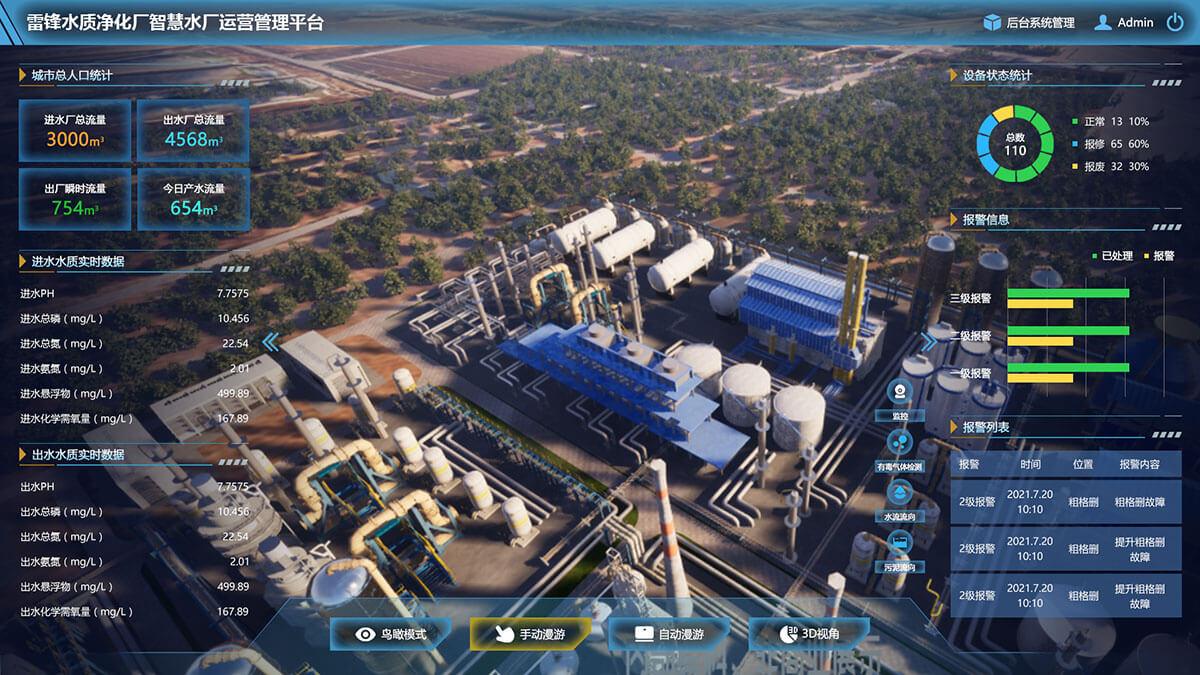Click the 出水厂总流量 4568m³ card
The height and width of the screenshot is (675, 1200).
193,131
